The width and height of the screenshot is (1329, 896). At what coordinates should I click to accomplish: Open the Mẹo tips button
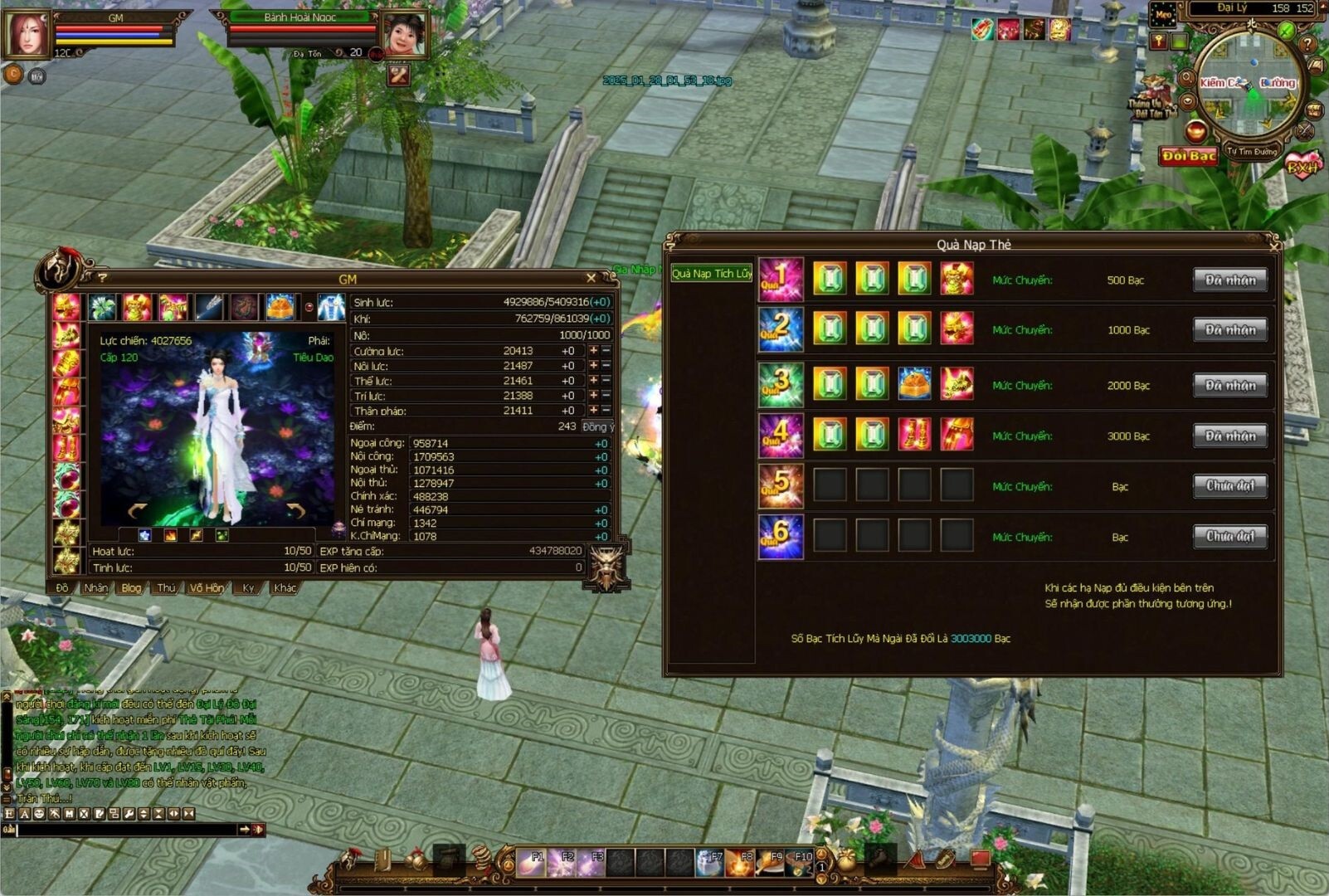1163,15
